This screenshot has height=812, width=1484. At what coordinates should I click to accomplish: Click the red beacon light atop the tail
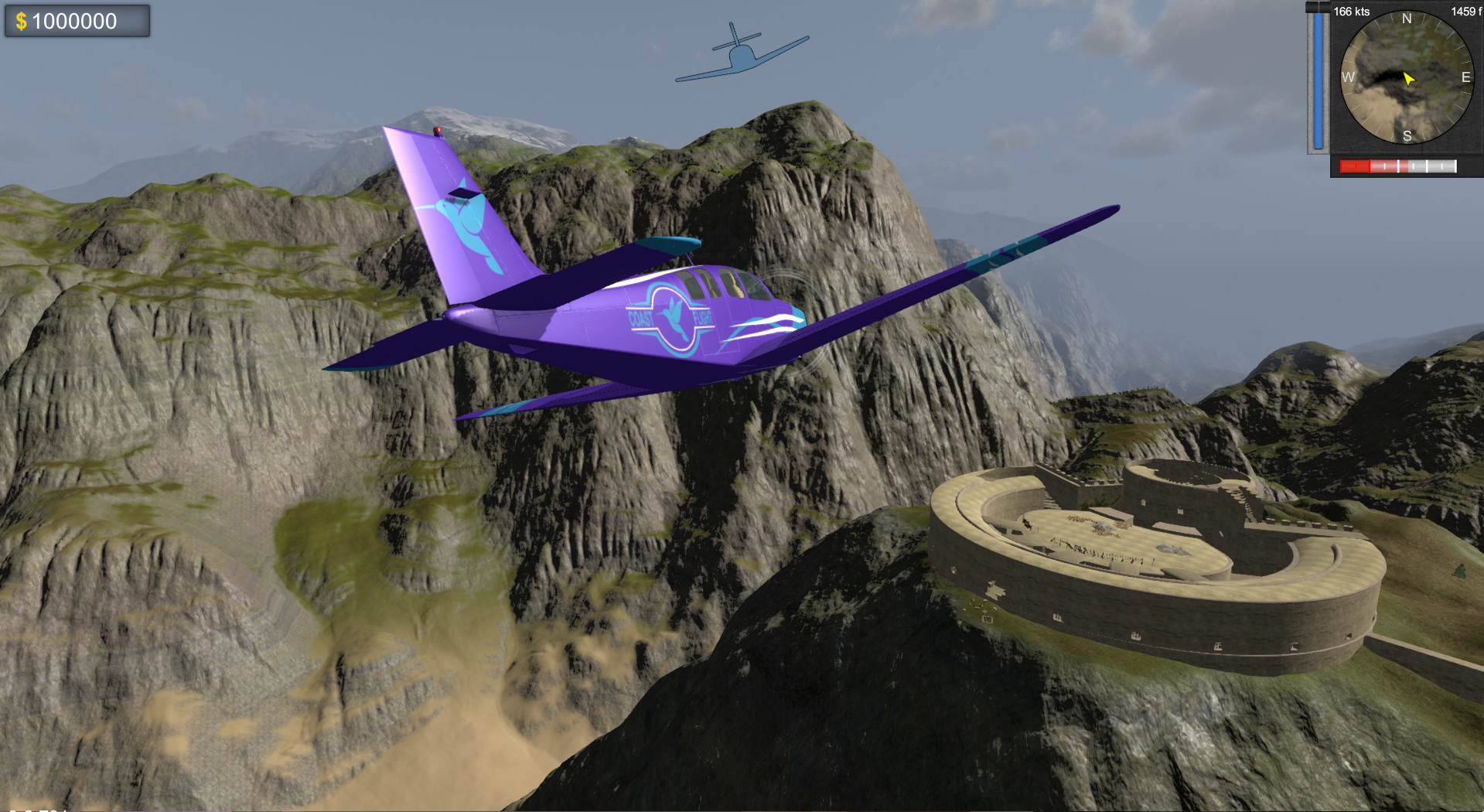point(438,131)
